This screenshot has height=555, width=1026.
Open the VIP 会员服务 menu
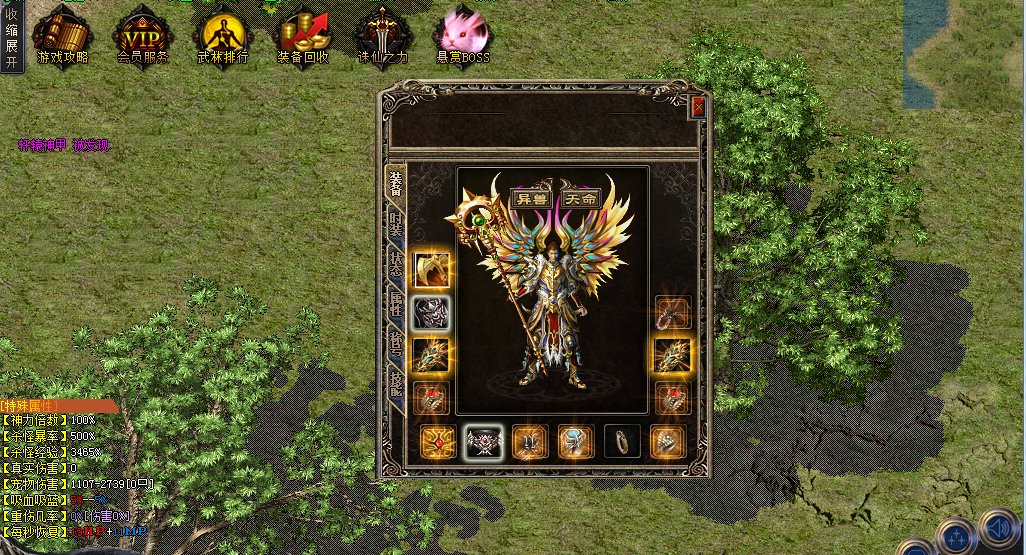click(x=142, y=37)
